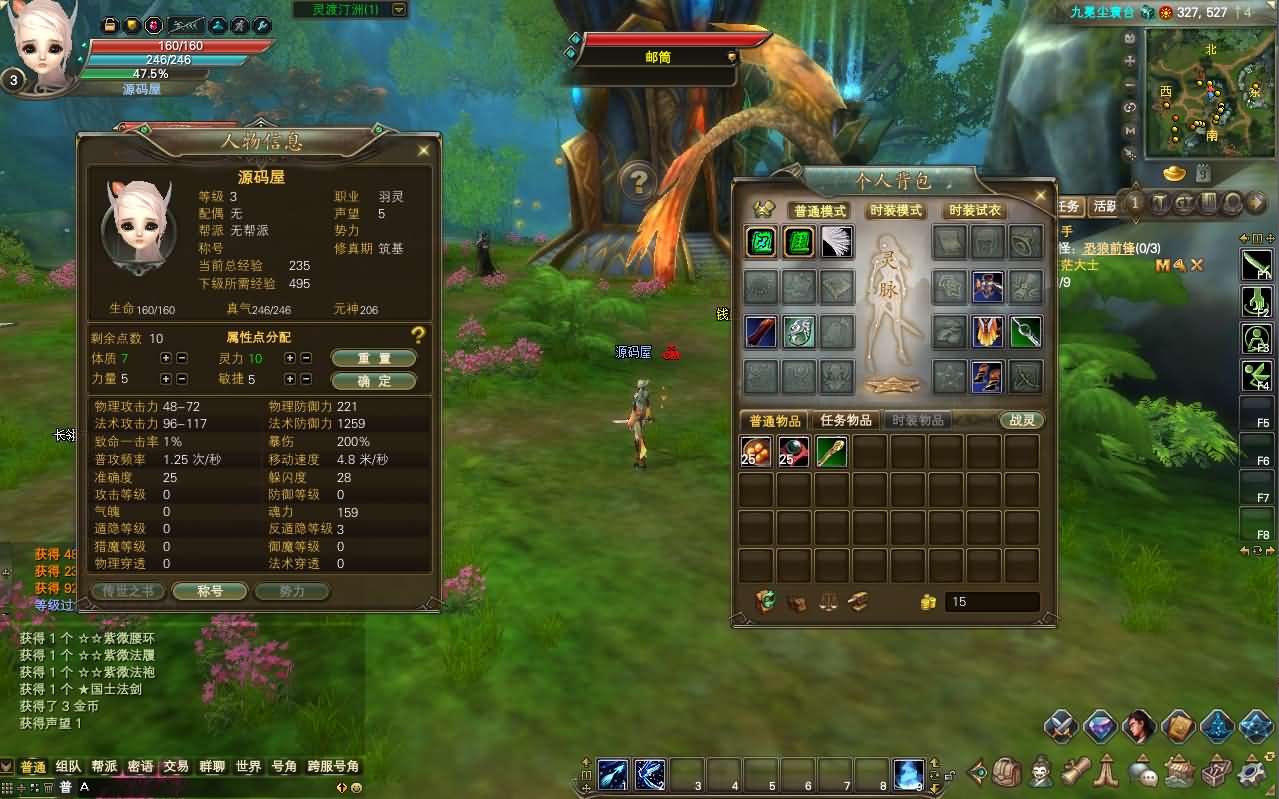Close the 个人背包 backpack window
The image size is (1279, 799).
1041,196
